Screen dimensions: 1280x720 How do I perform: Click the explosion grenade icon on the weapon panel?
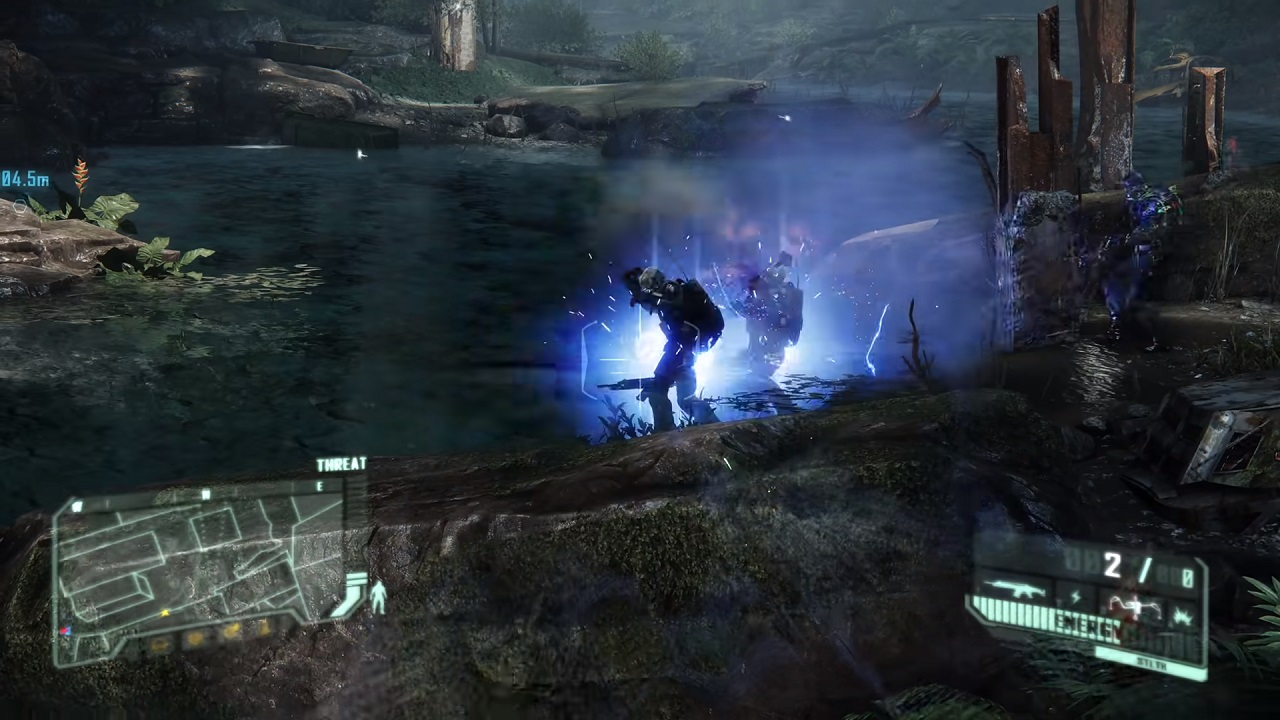[1181, 614]
